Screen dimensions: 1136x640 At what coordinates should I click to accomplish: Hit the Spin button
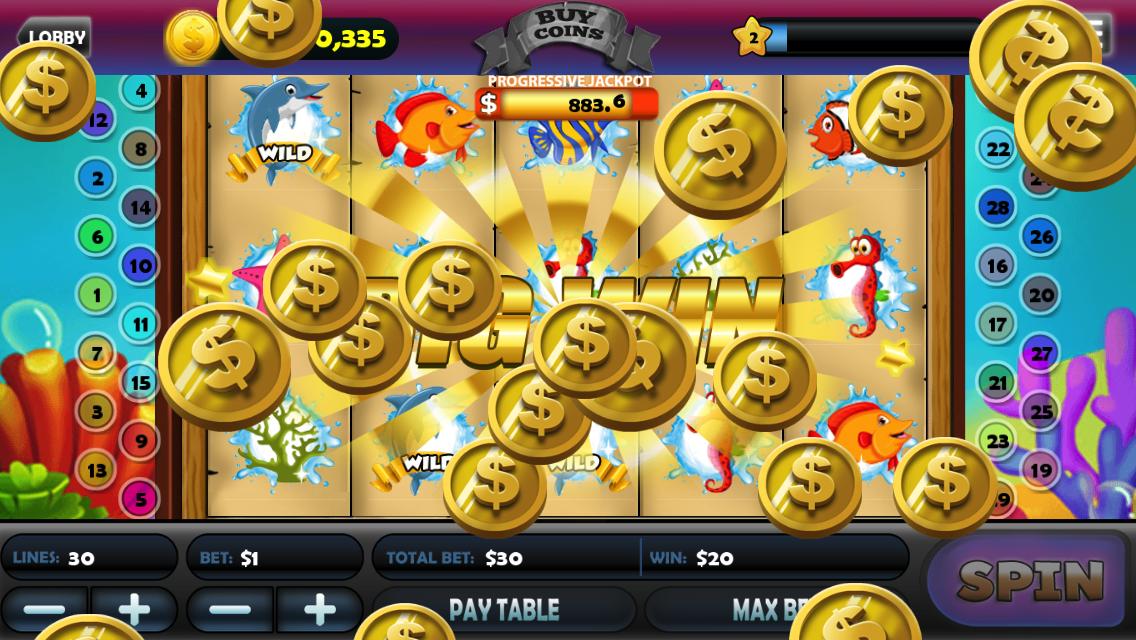point(1029,580)
